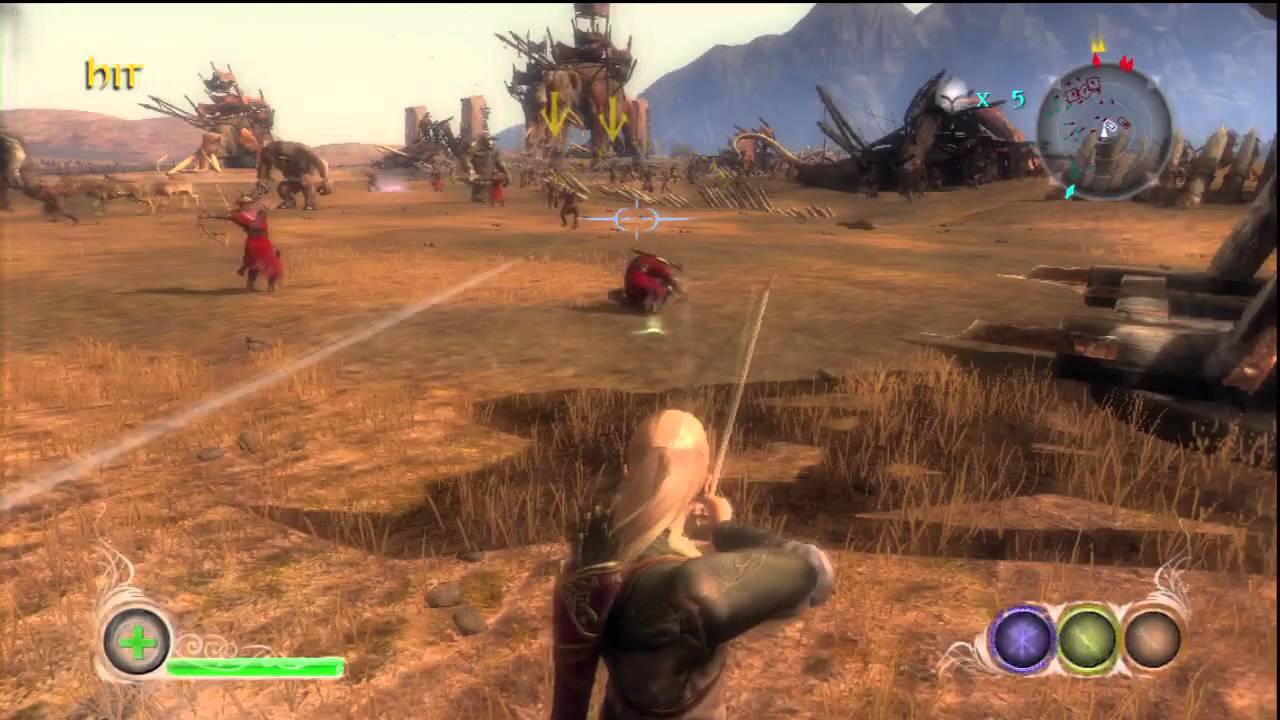Choose the grey empty ability orb
1280x720 pixels.
point(1152,639)
